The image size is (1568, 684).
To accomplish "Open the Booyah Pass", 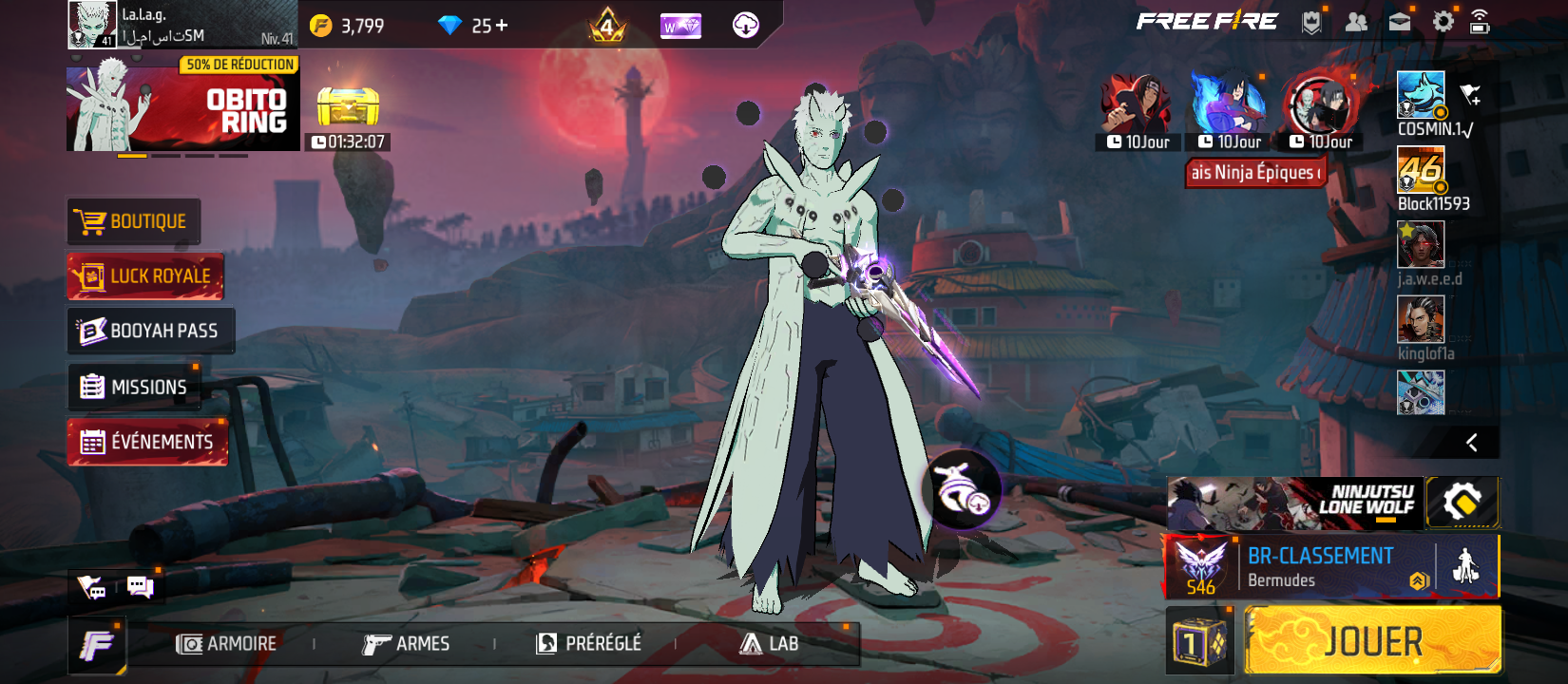I will pos(150,331).
